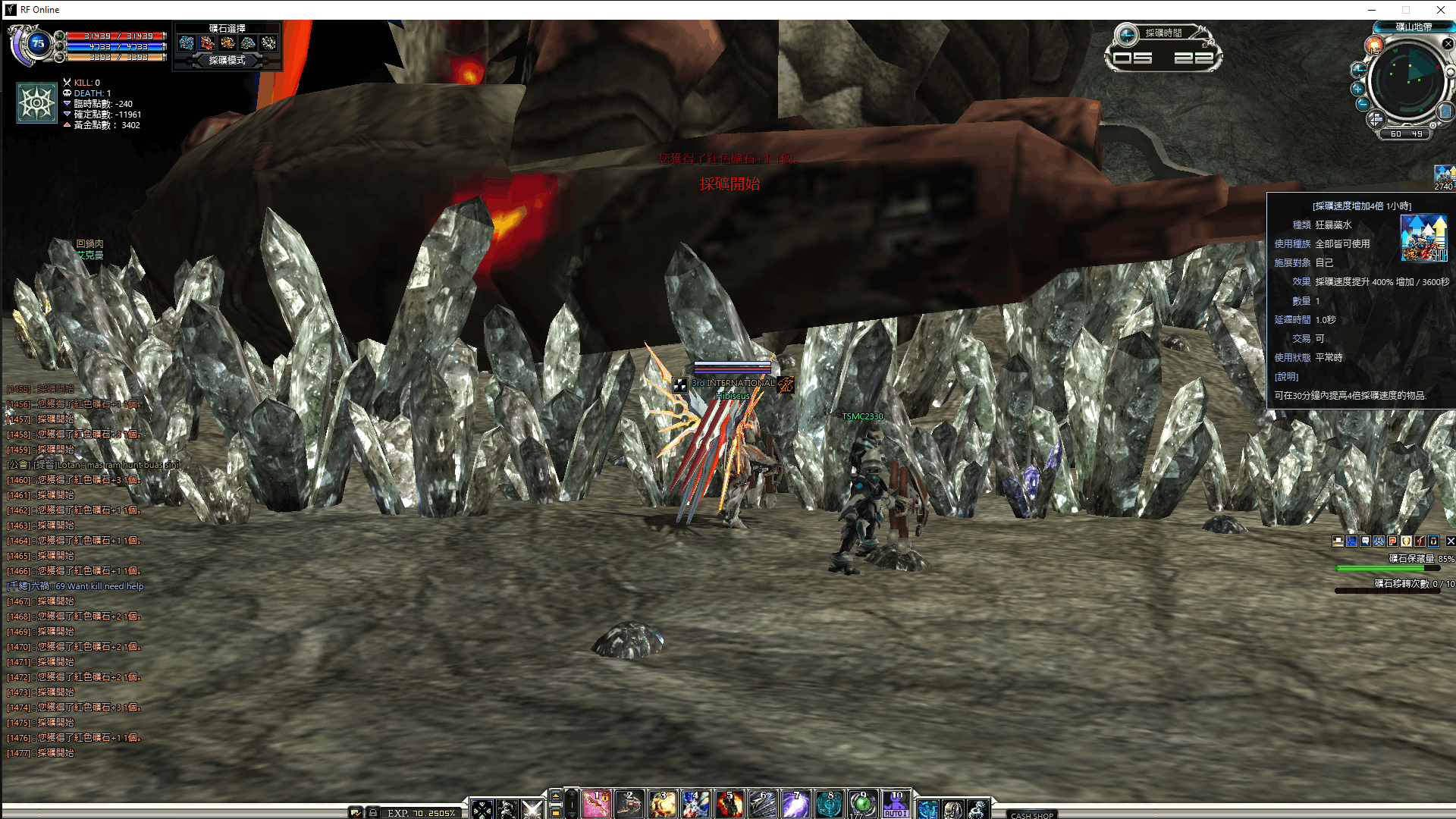Toggle the 採礦模式 mining mode button
This screenshot has height=819, width=1456.
[x=227, y=61]
